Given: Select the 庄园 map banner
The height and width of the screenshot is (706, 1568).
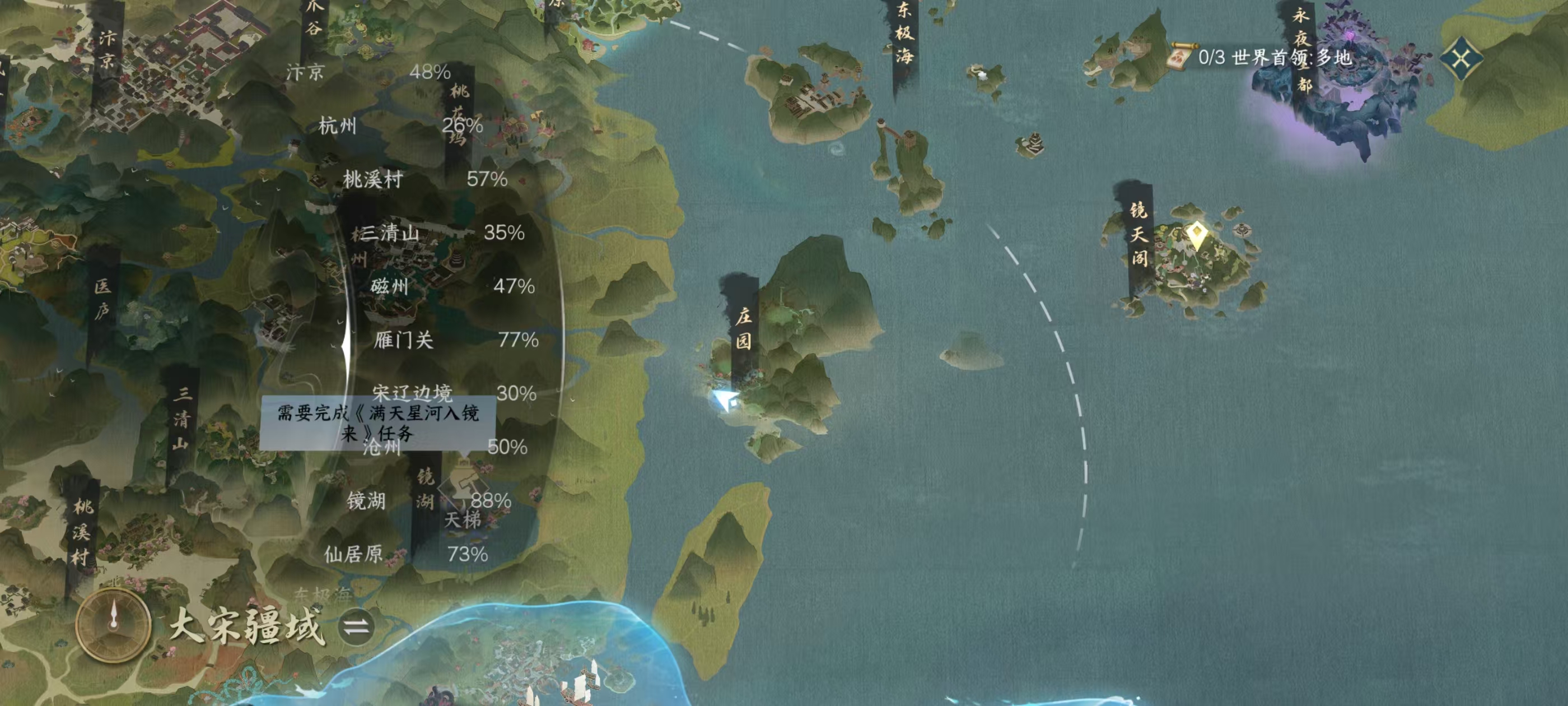Looking at the screenshot, I should 743,328.
